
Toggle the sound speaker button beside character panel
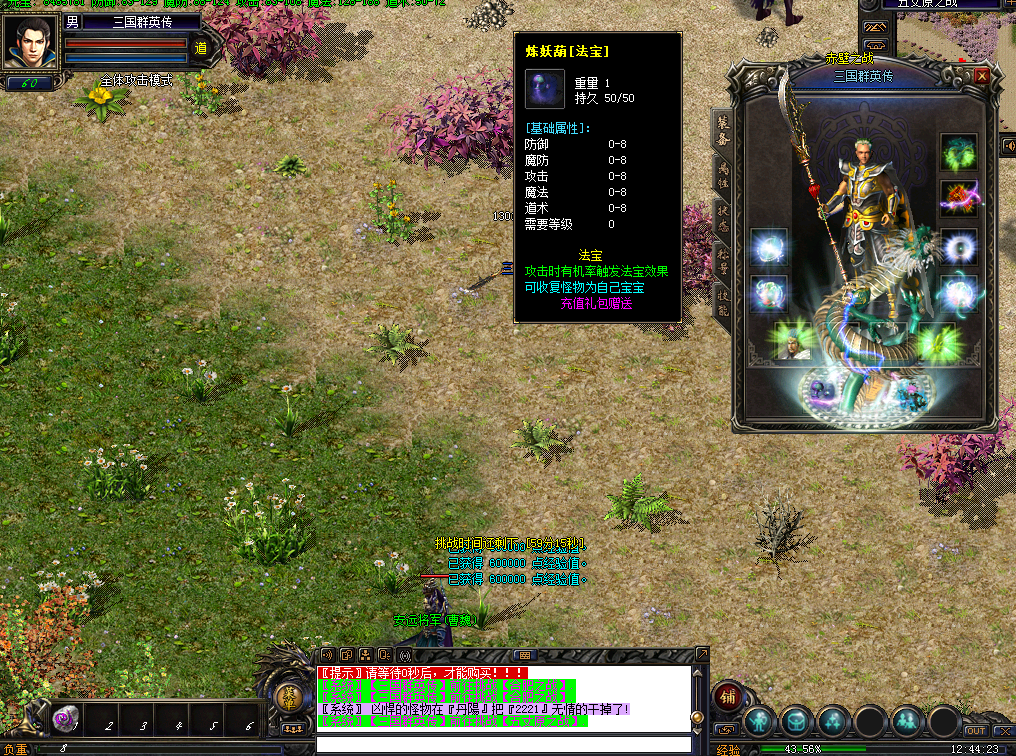(1008, 146)
